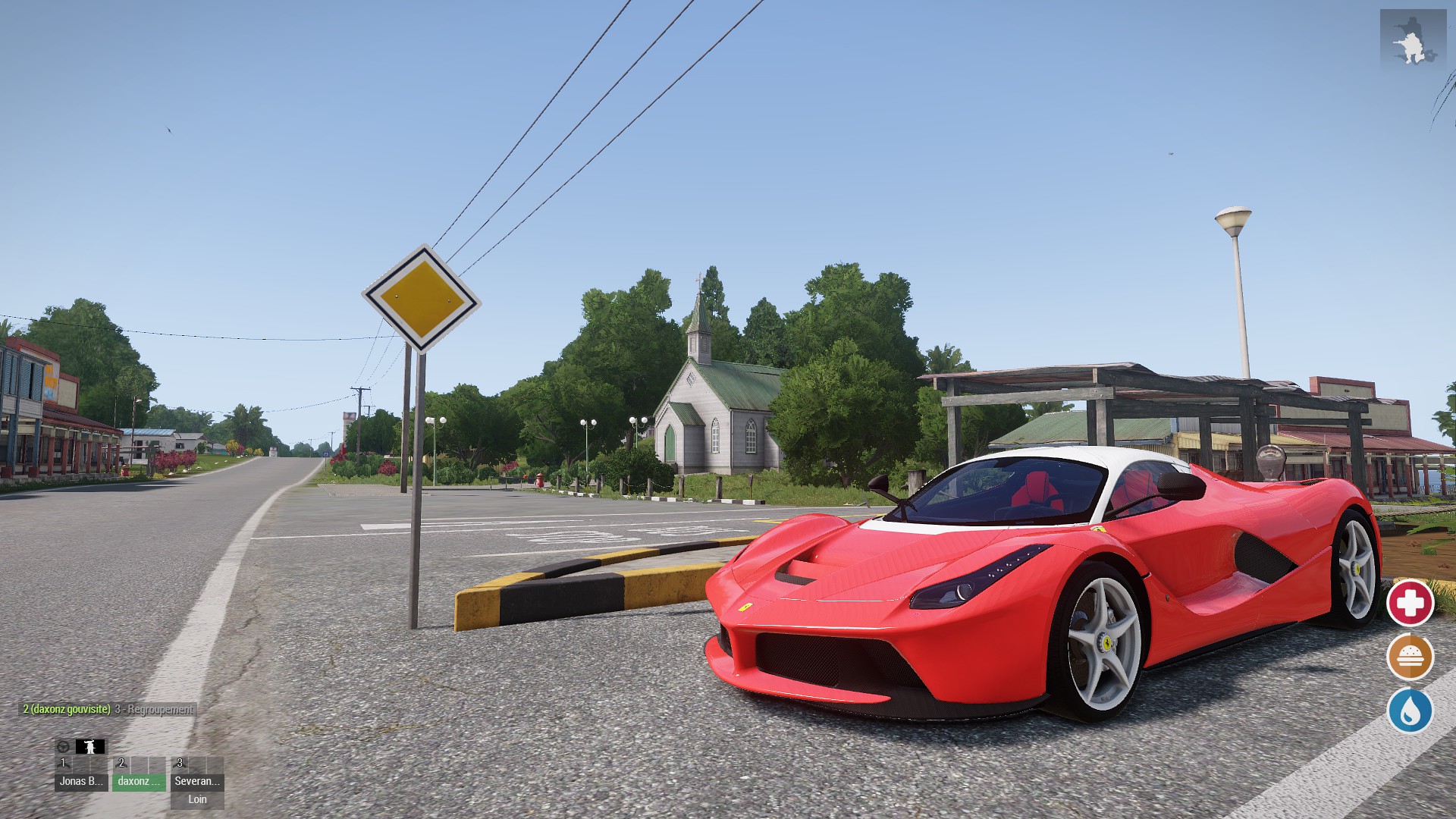Click the chevron badge on squad slot 3
Image resolution: width=1456 pixels, height=819 pixels.
[179, 764]
